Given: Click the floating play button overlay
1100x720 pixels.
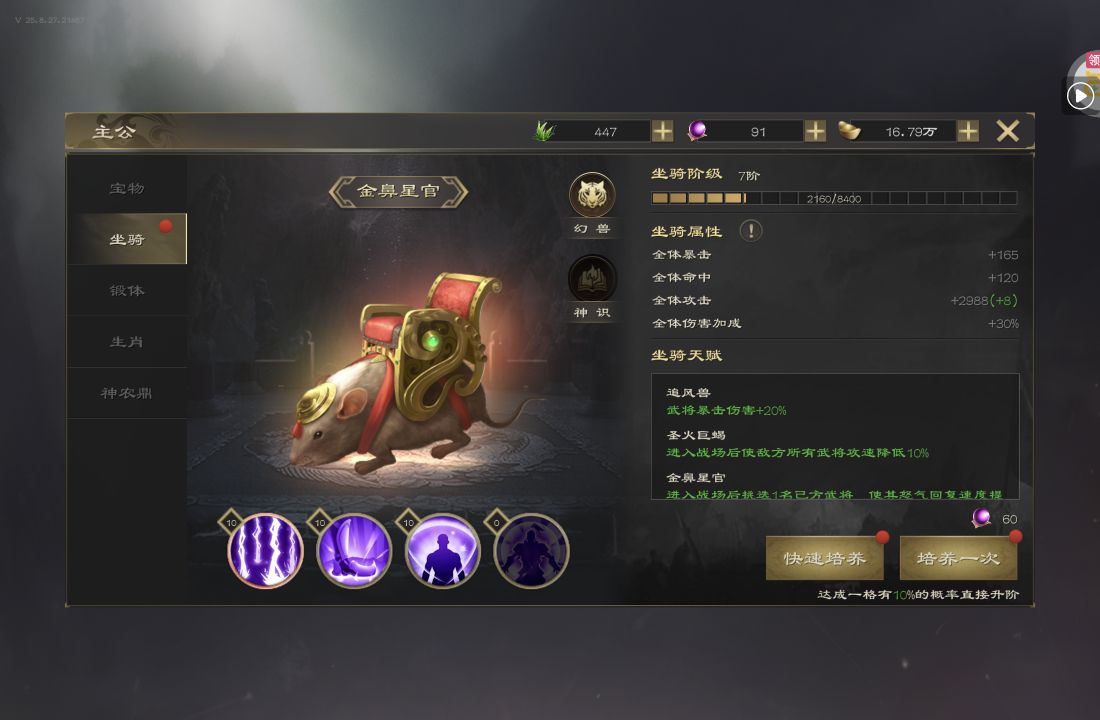Looking at the screenshot, I should tap(1080, 95).
